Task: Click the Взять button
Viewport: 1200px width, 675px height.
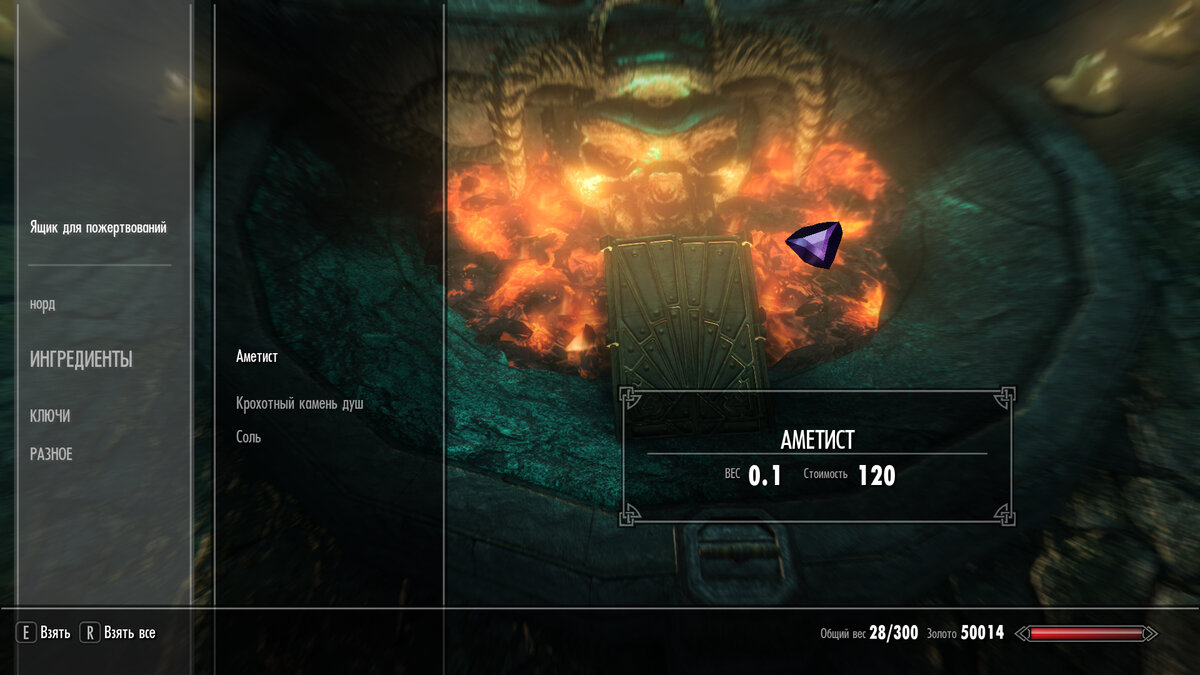Action: click(44, 633)
